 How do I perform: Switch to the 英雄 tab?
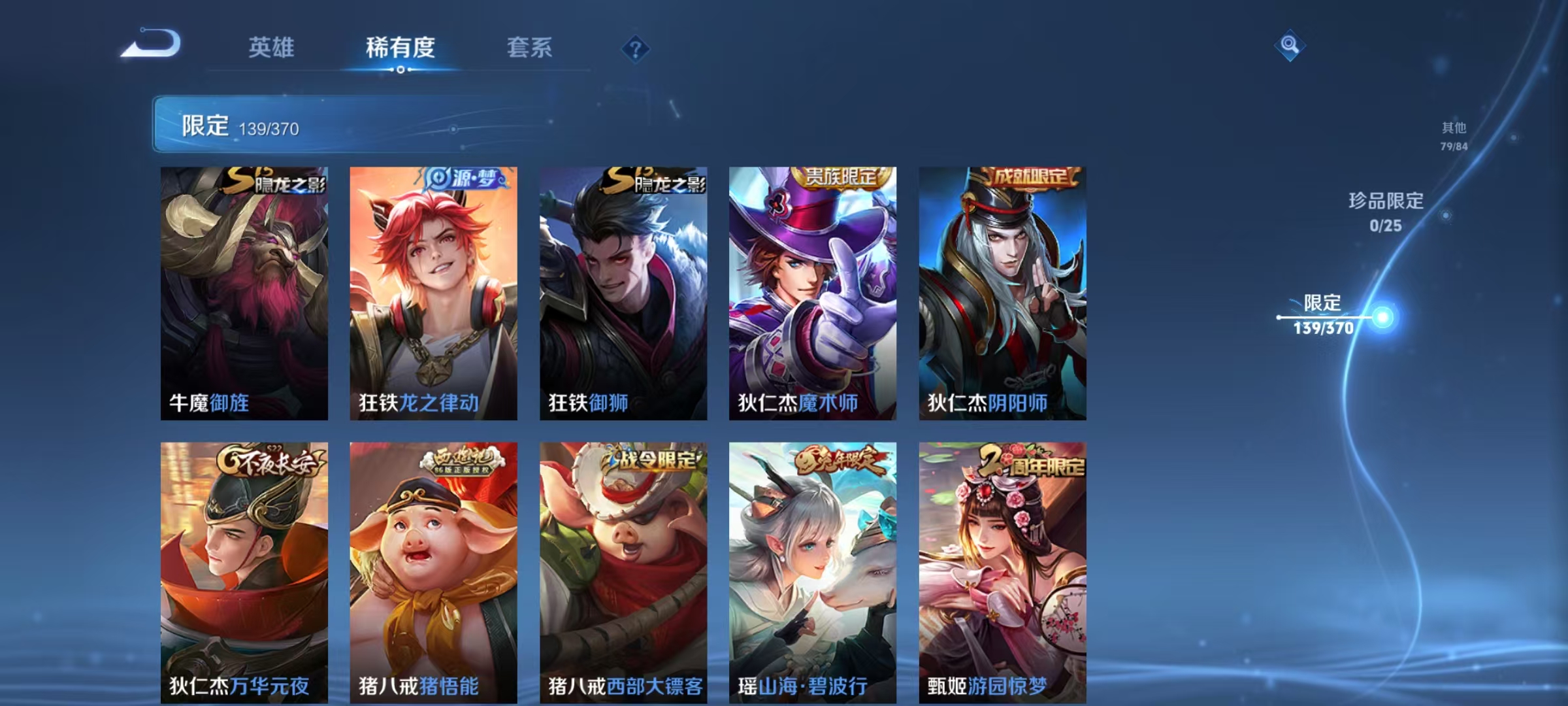(x=271, y=47)
